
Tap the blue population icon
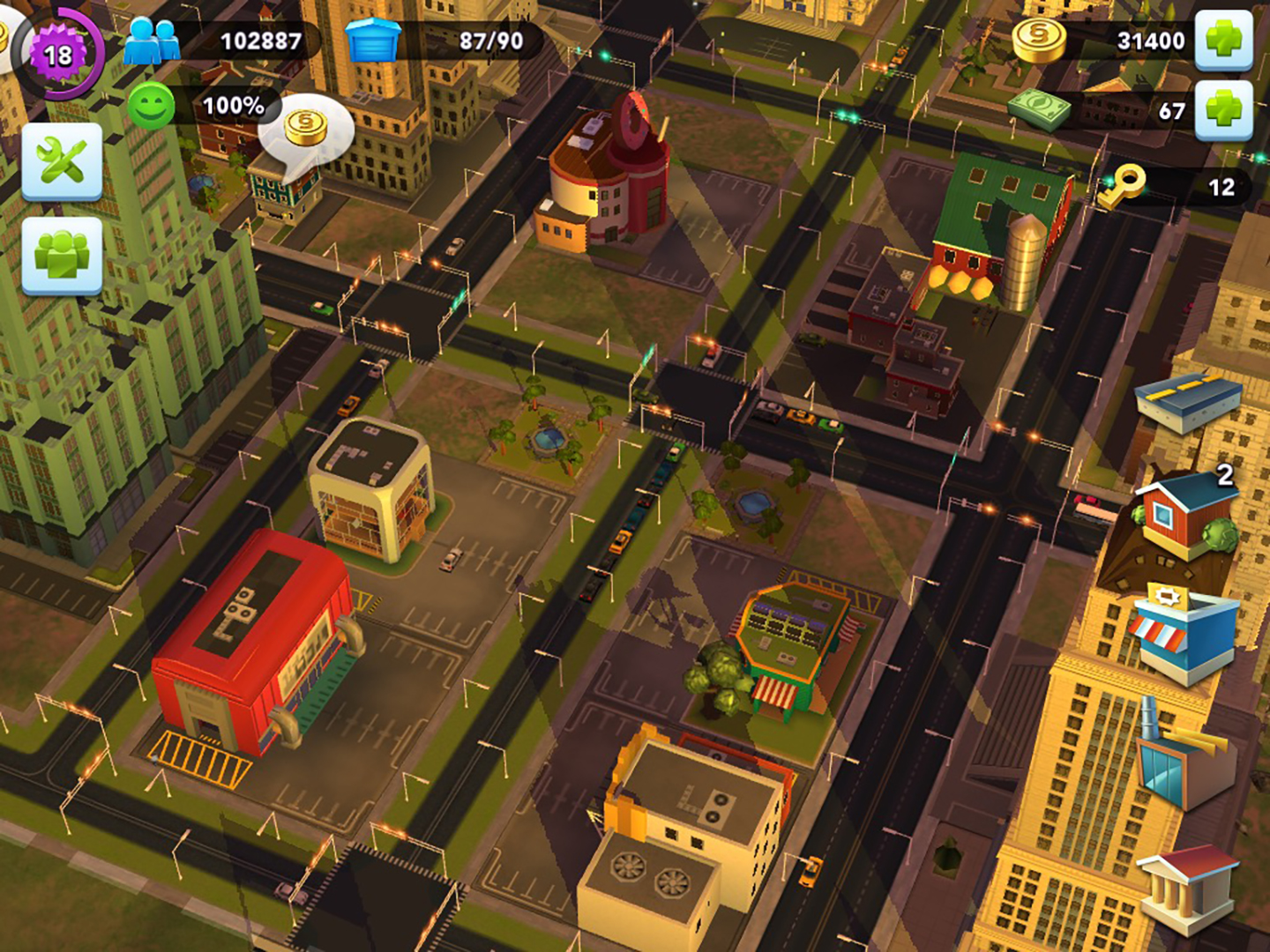(151, 41)
